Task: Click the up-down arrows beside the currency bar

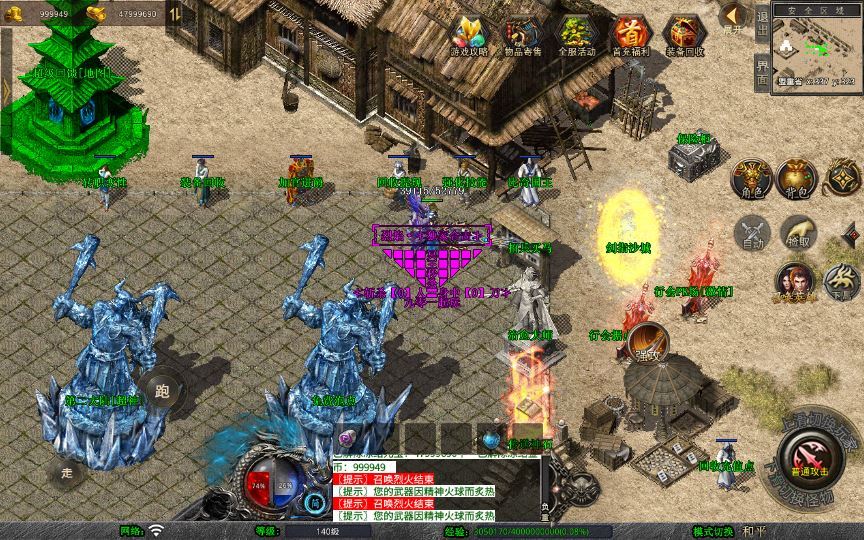Action: [x=174, y=14]
